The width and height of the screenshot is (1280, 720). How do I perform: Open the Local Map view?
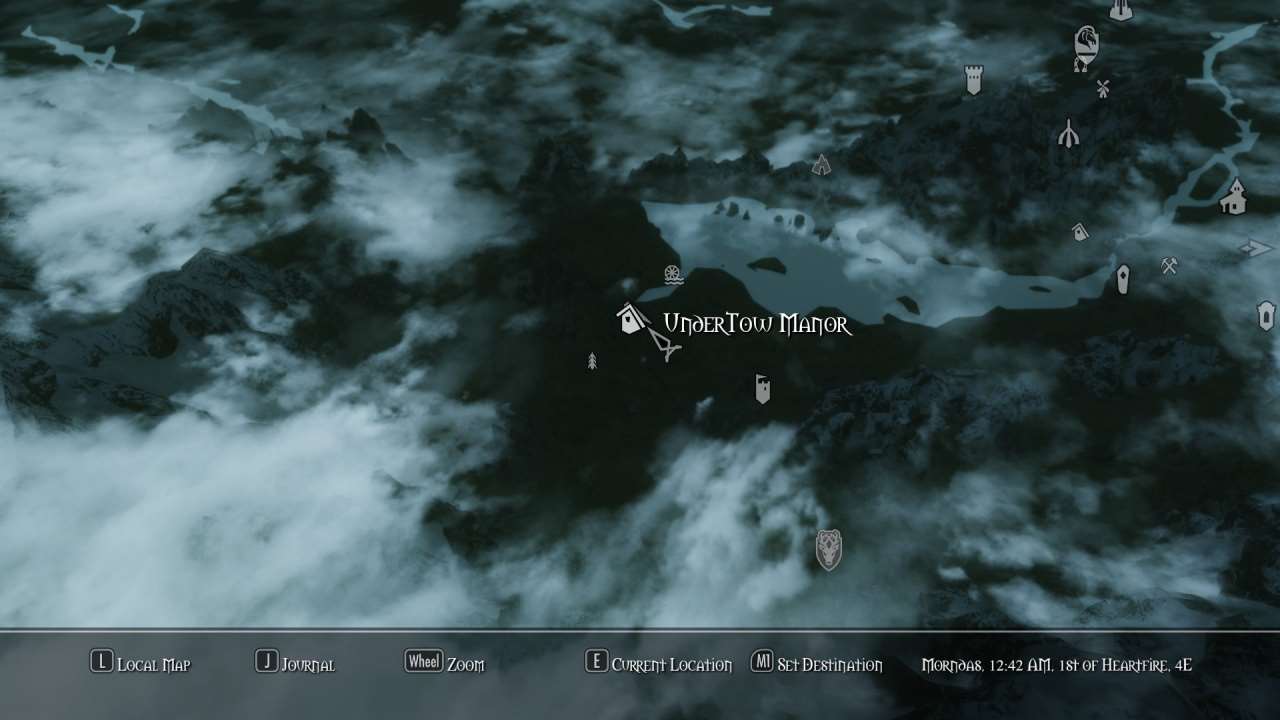pyautogui.click(x=140, y=664)
